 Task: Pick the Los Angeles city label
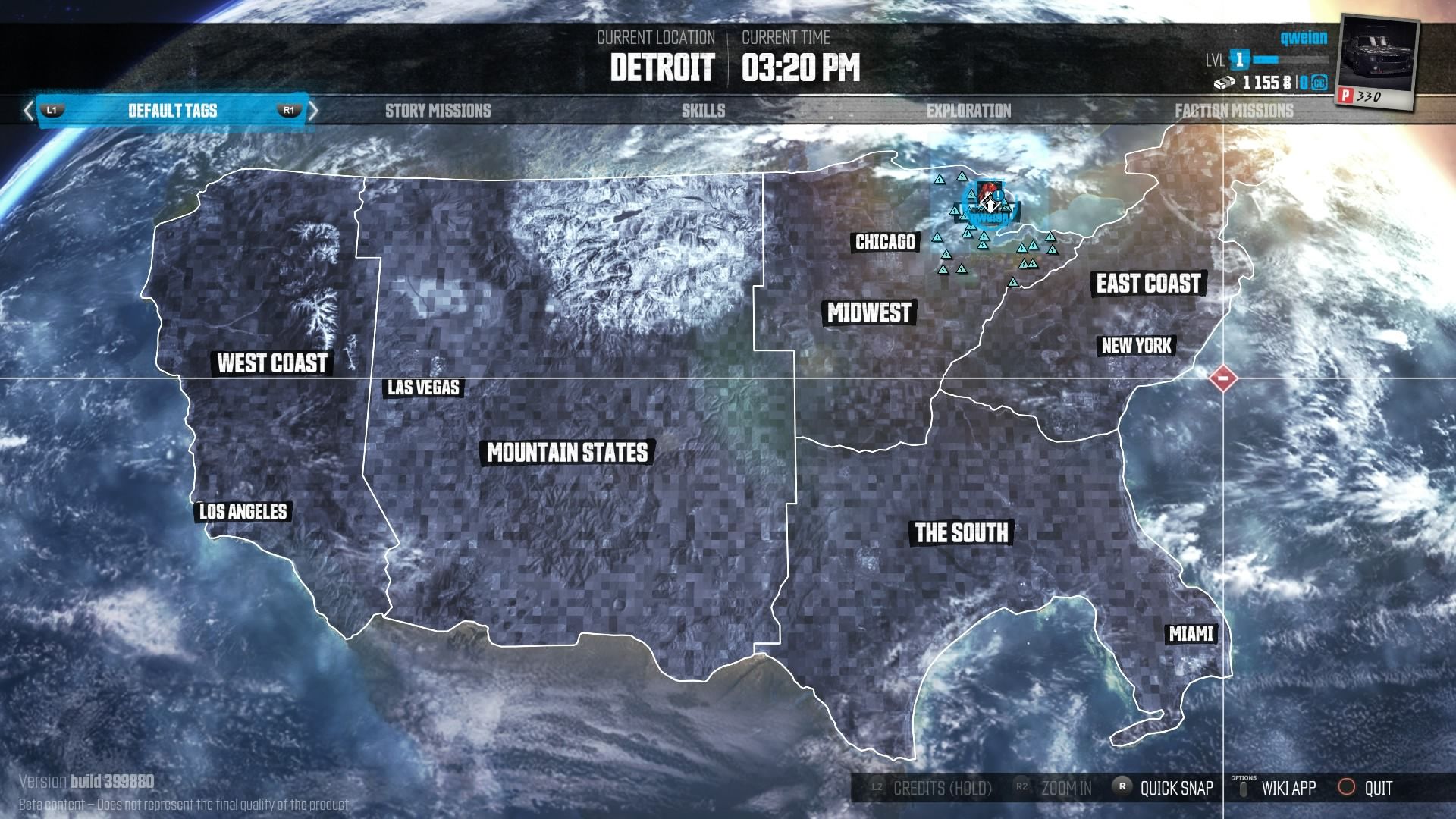[x=243, y=512]
